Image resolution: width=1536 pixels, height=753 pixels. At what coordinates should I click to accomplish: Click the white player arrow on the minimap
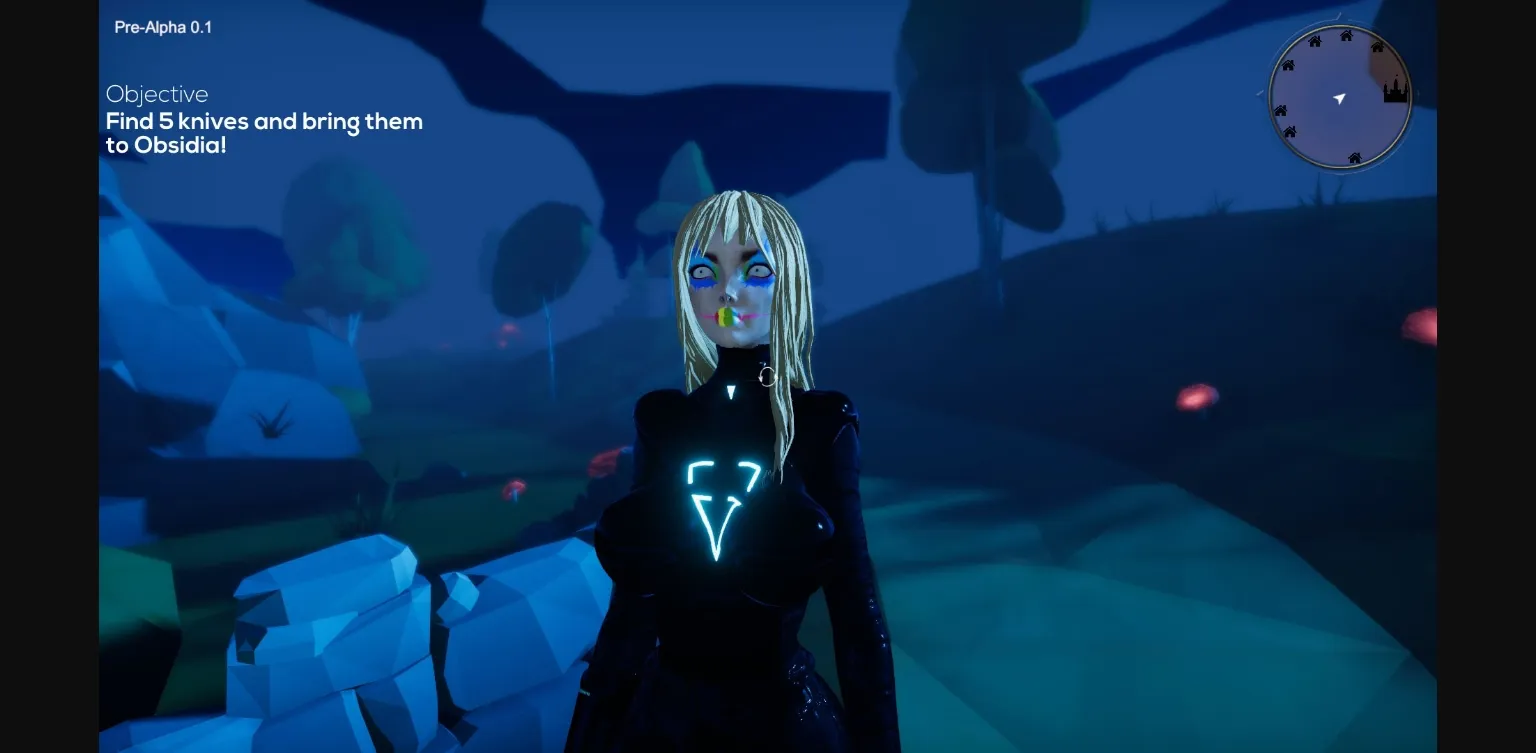[x=1340, y=98]
